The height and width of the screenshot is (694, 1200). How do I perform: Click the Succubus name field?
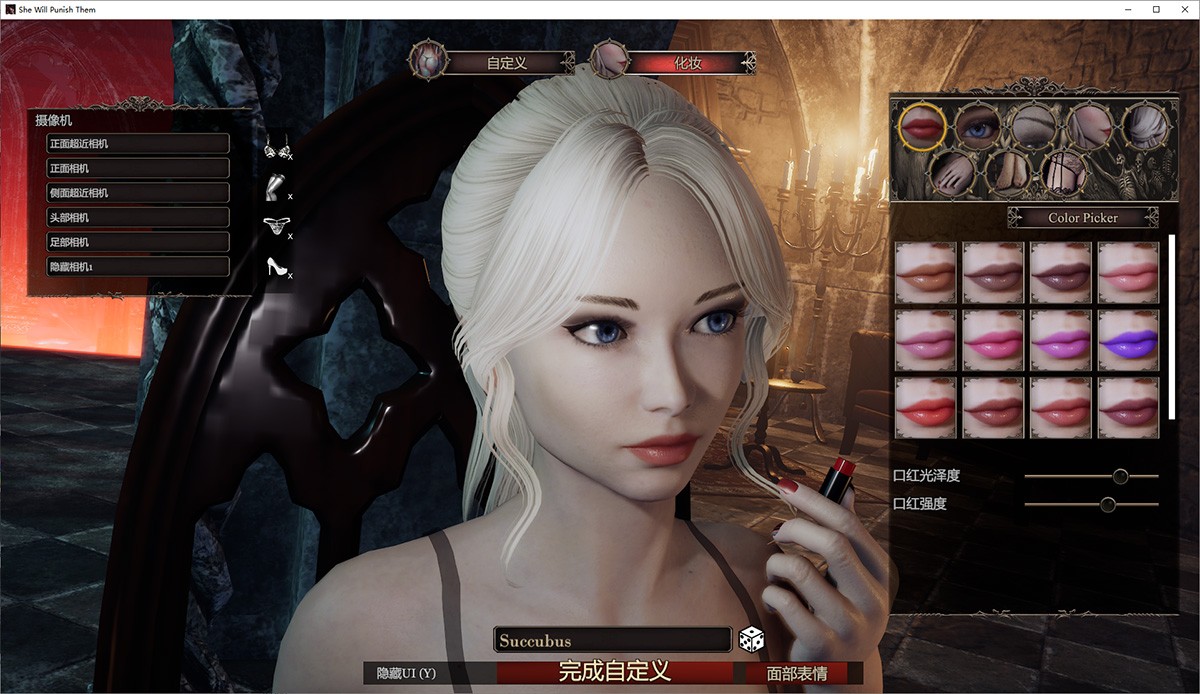click(x=612, y=640)
